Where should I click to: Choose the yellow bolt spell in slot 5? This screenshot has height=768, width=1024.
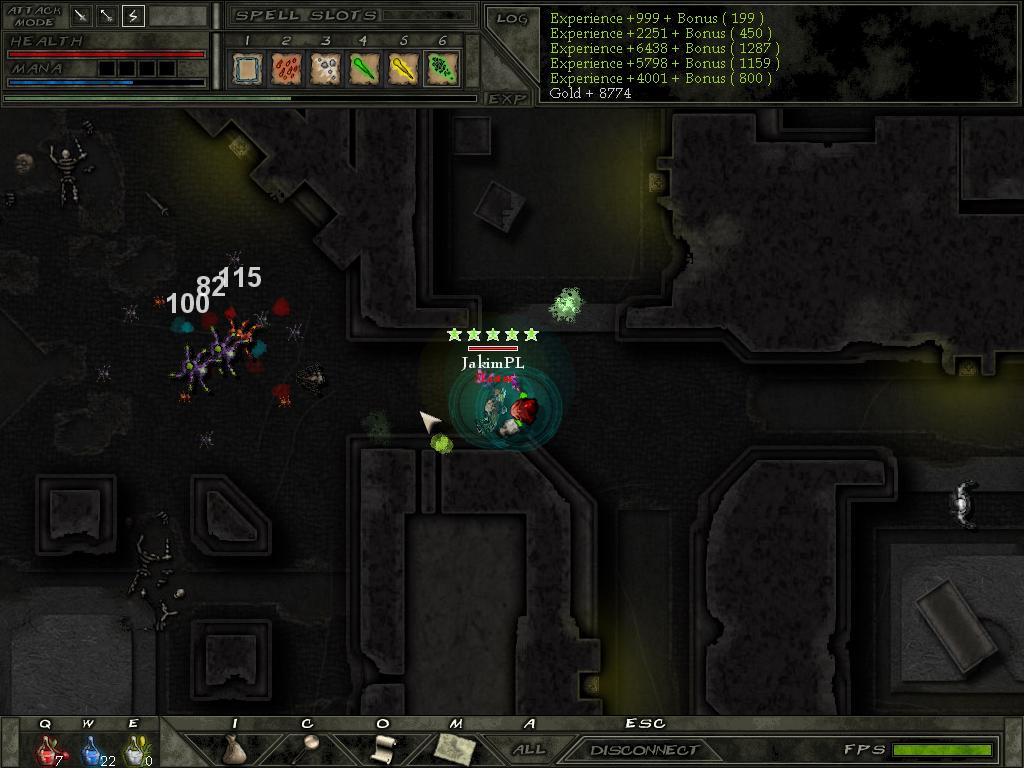tap(403, 68)
